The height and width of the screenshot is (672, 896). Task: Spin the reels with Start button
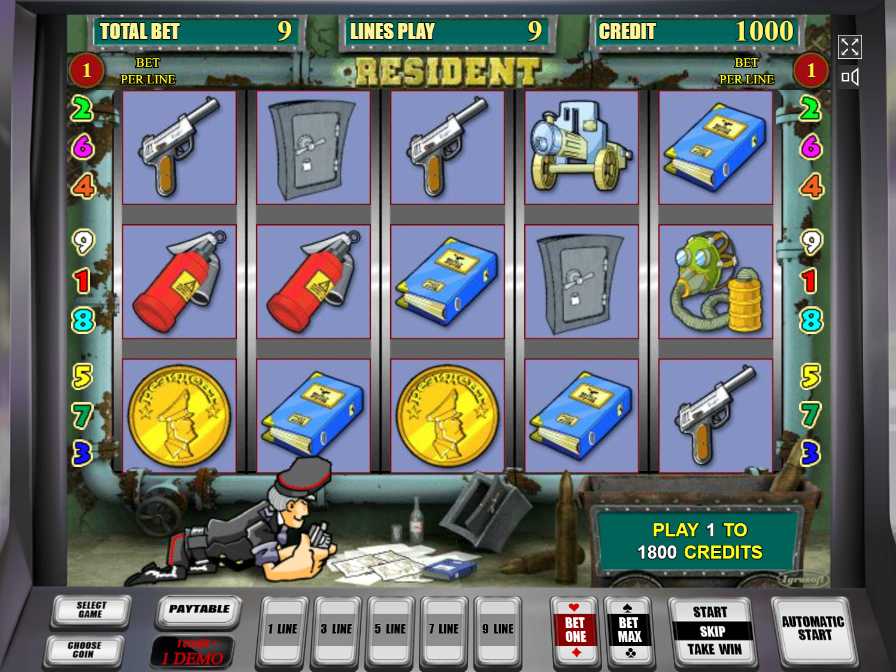coord(710,630)
